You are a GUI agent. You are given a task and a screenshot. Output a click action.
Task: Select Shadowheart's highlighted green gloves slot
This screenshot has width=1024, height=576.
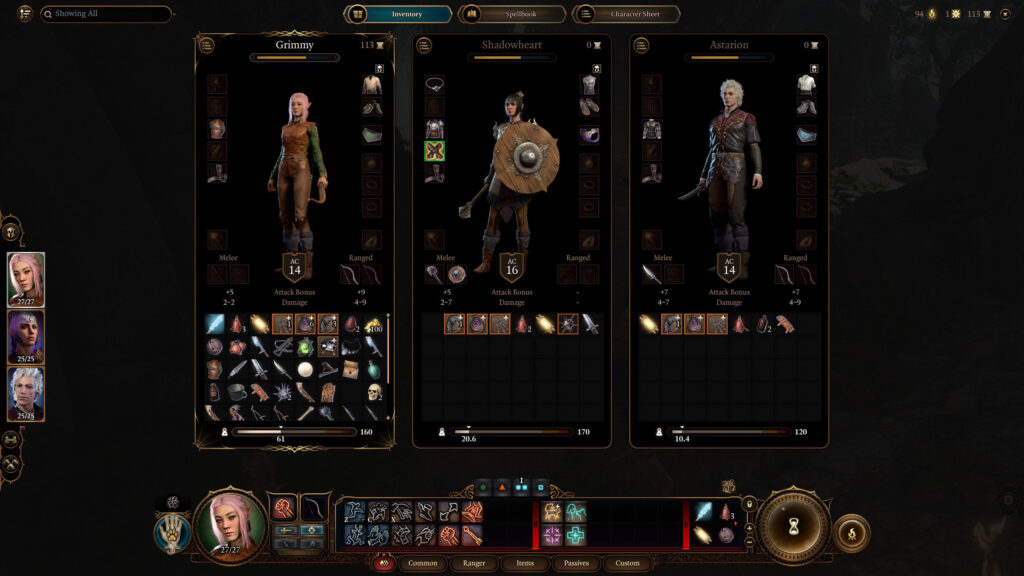pos(434,151)
